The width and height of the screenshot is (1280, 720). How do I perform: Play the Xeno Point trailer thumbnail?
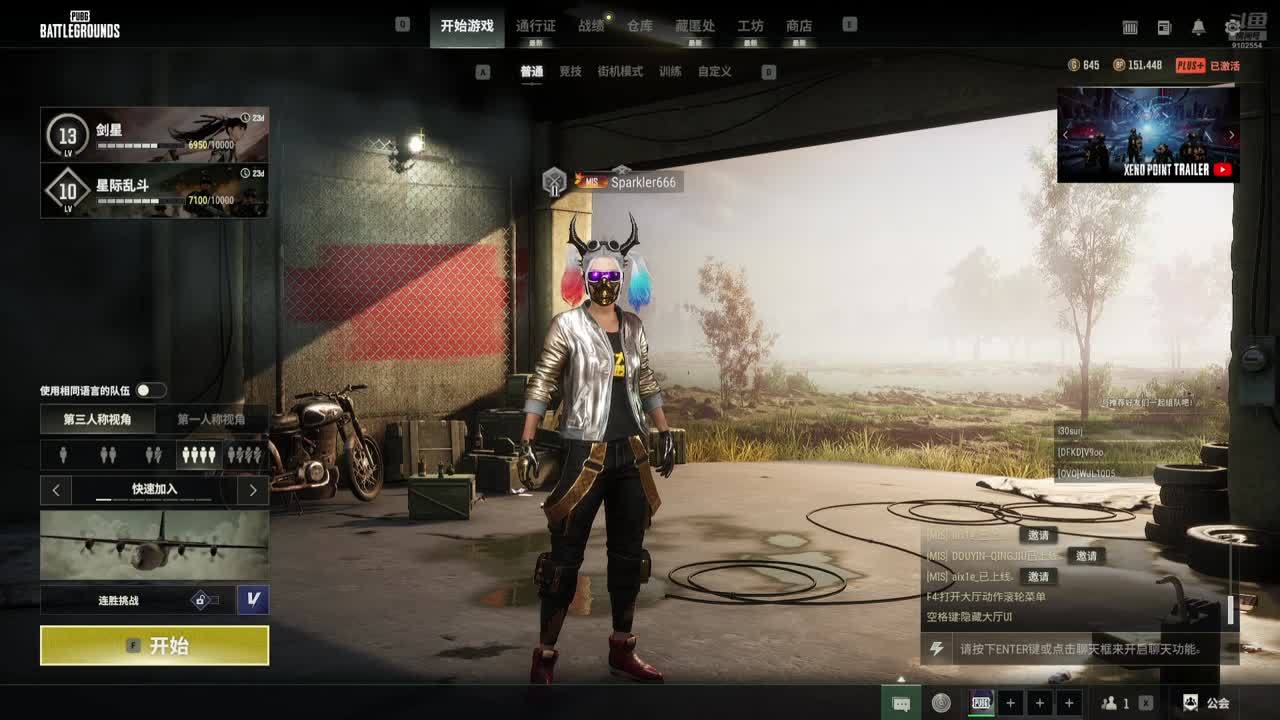1148,134
